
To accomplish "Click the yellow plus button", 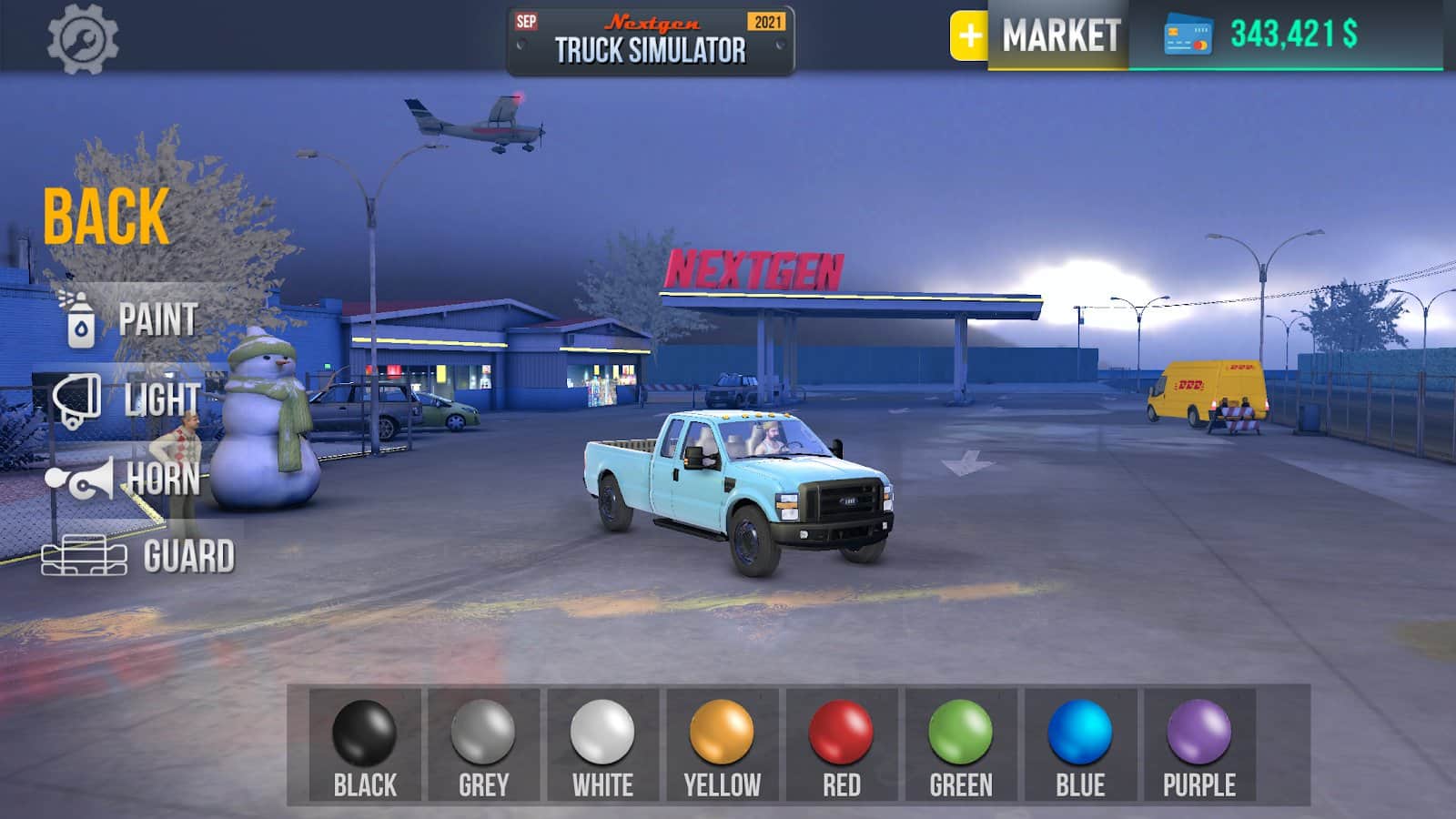I will tap(970, 36).
